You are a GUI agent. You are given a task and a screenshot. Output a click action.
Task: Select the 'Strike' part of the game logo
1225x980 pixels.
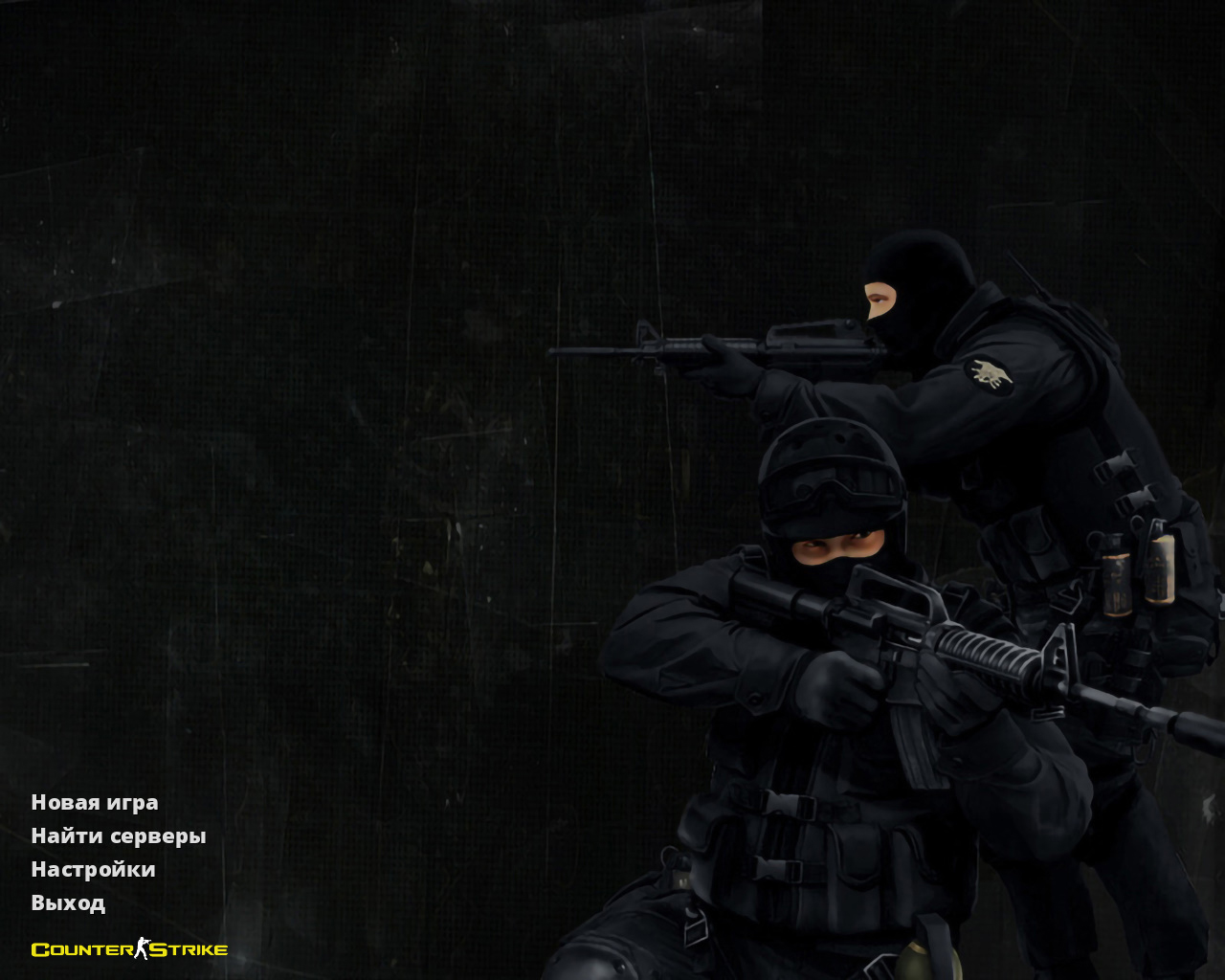tap(188, 949)
